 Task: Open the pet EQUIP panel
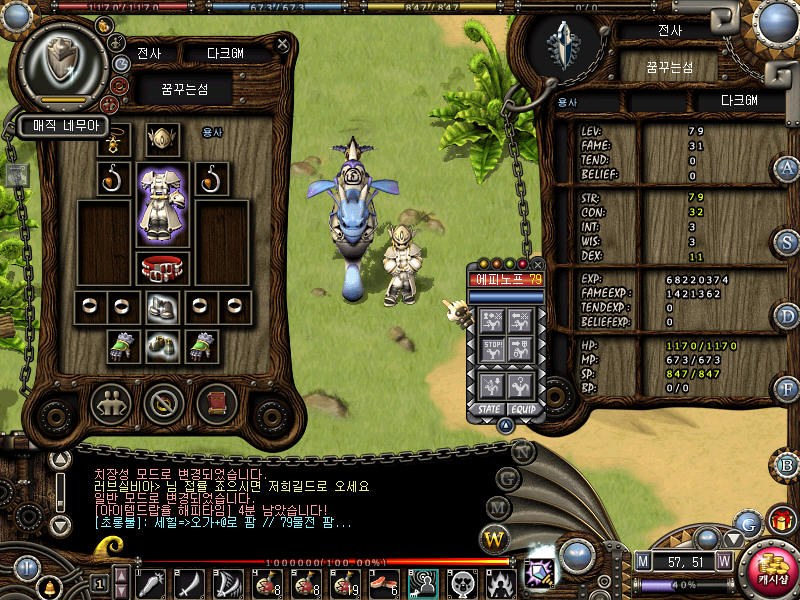(x=523, y=408)
